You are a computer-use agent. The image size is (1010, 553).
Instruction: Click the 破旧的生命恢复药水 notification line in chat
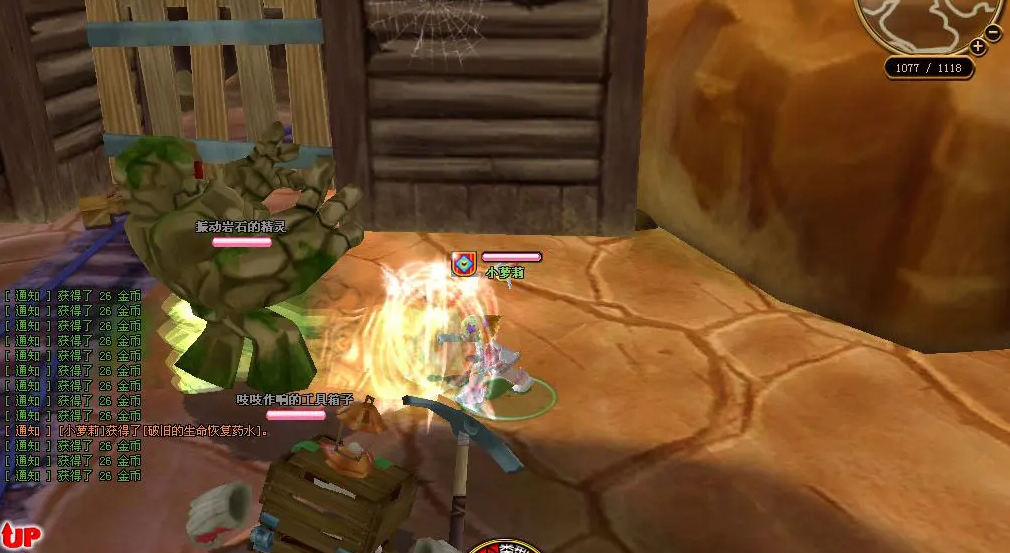137,431
